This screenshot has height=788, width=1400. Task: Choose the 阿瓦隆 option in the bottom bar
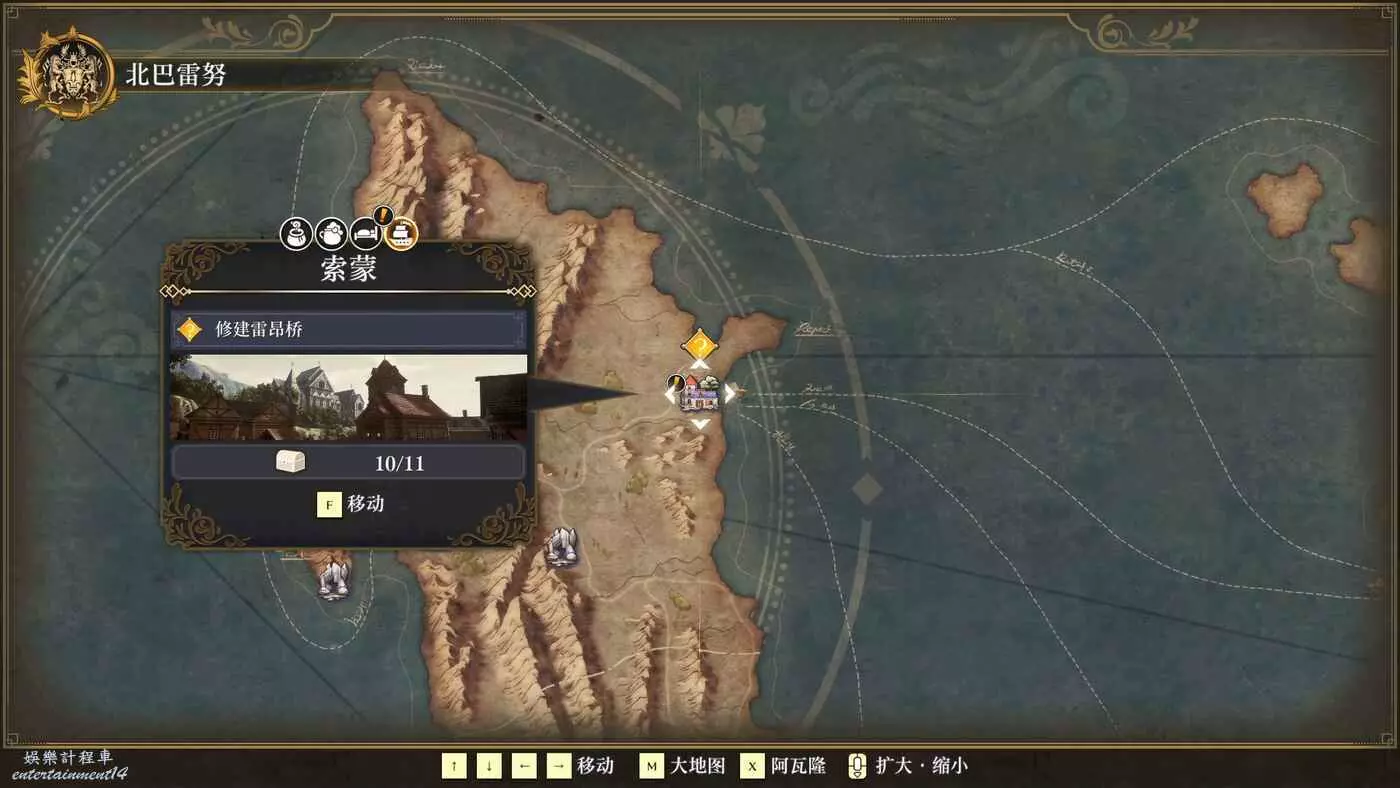click(x=784, y=766)
